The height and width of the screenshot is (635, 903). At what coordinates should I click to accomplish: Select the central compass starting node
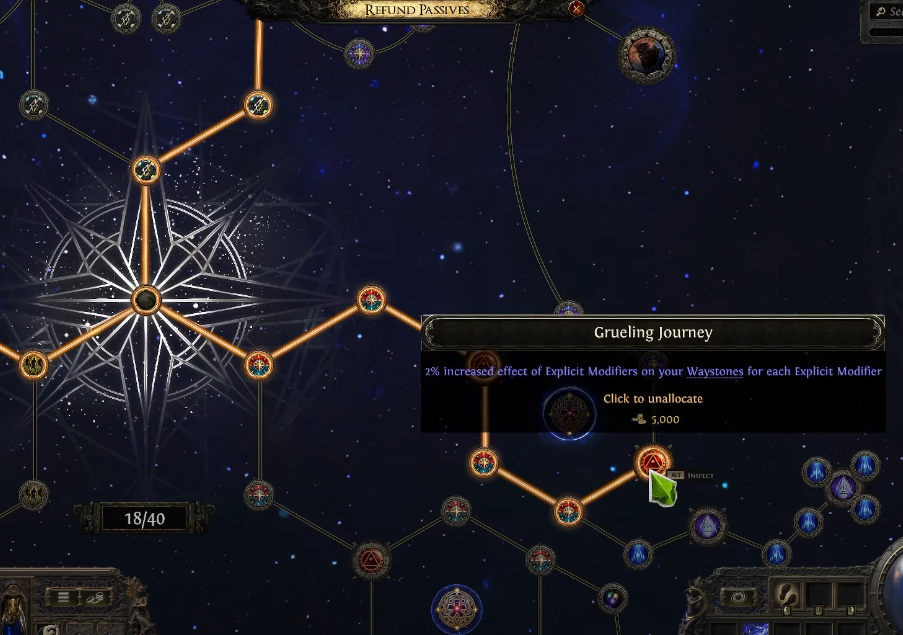click(146, 299)
